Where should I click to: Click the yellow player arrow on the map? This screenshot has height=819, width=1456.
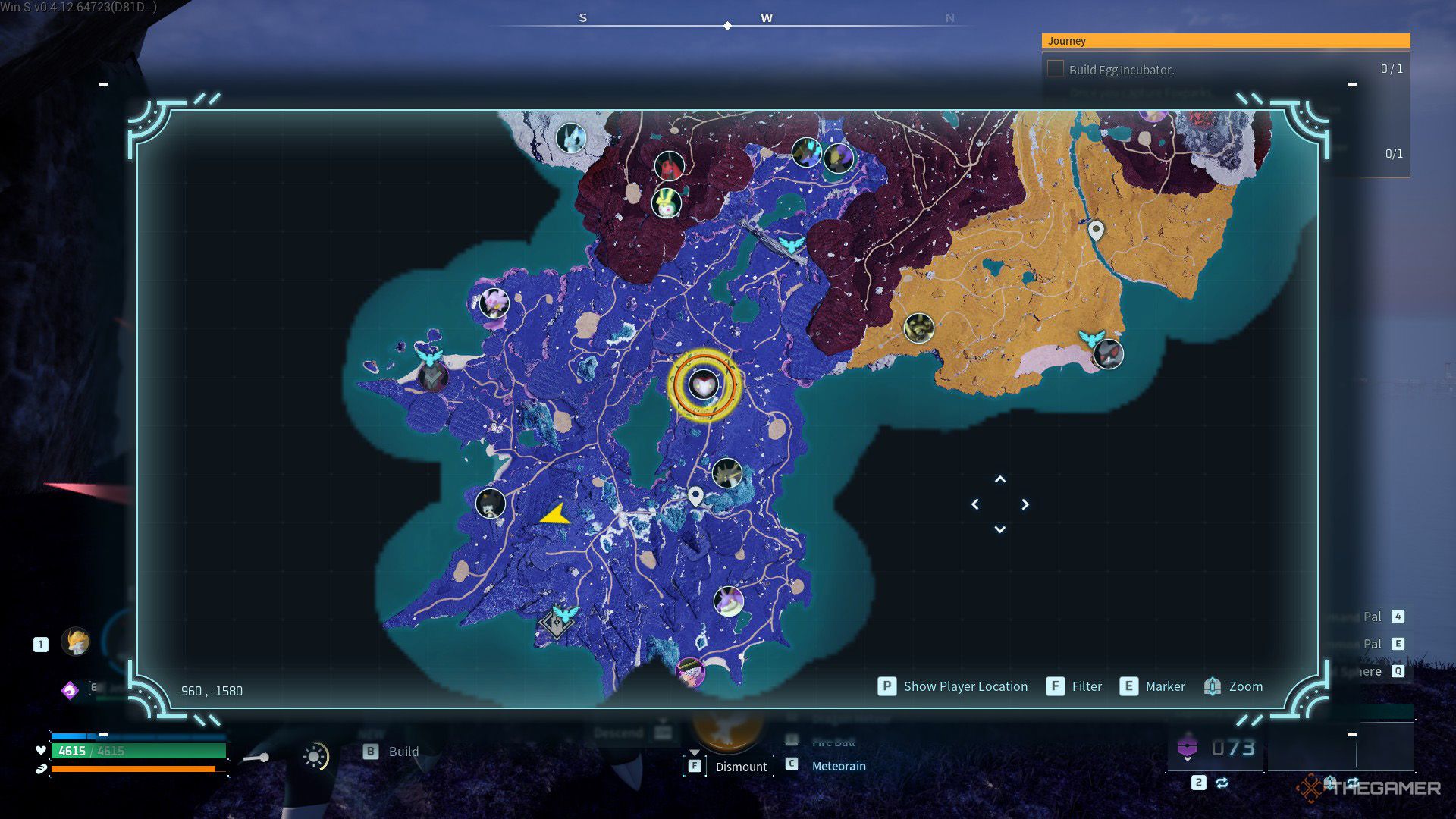click(556, 515)
